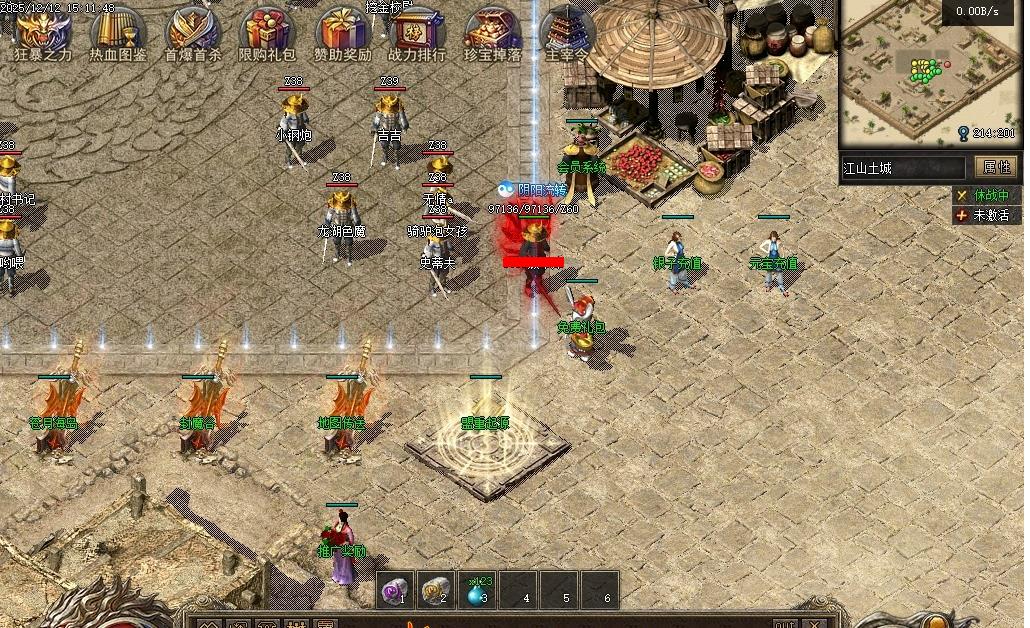
Task: Open the 珍宝掉落 treasure chest icon
Action: pyautogui.click(x=492, y=34)
